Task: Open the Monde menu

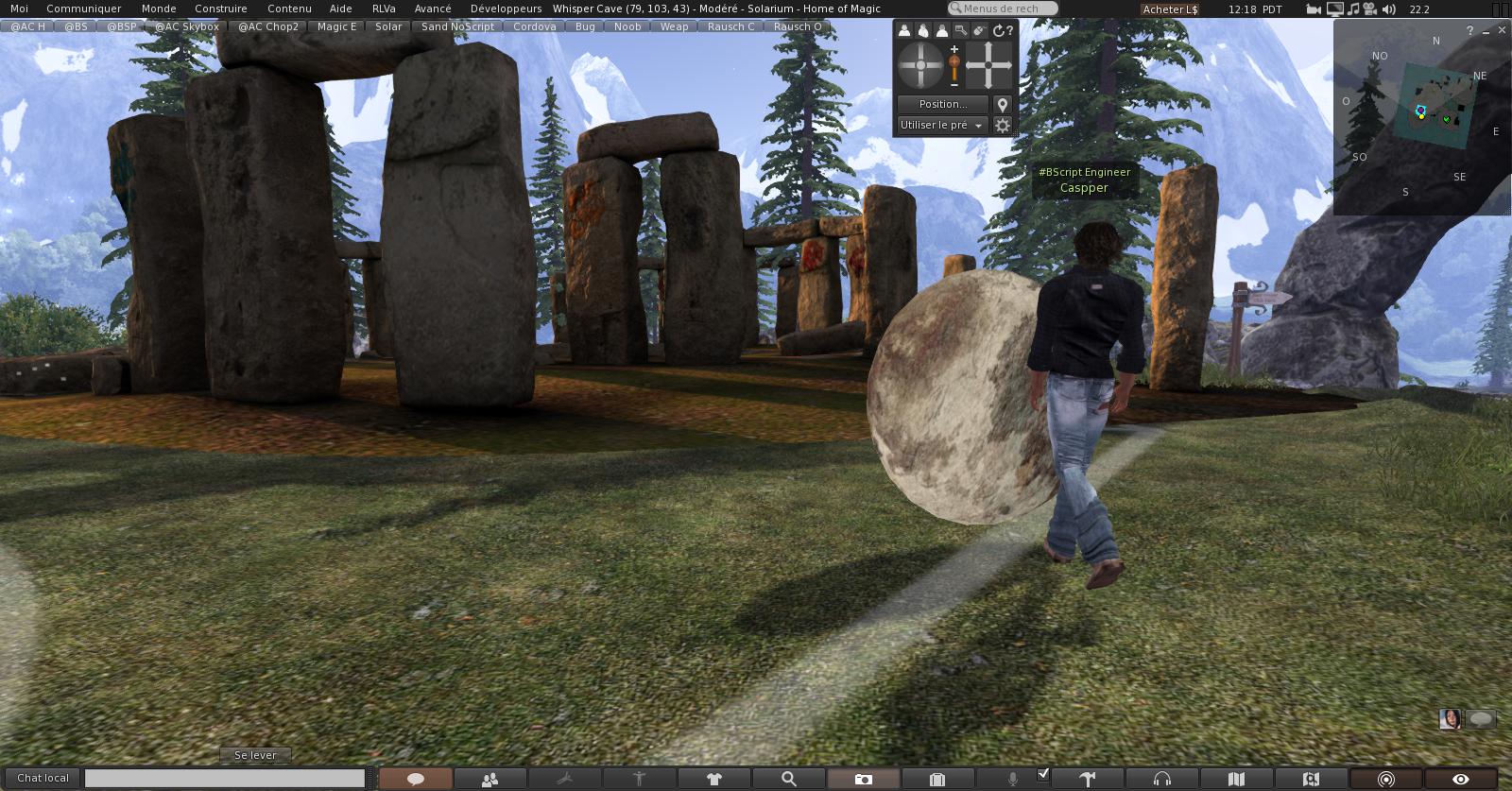Action: tap(159, 9)
